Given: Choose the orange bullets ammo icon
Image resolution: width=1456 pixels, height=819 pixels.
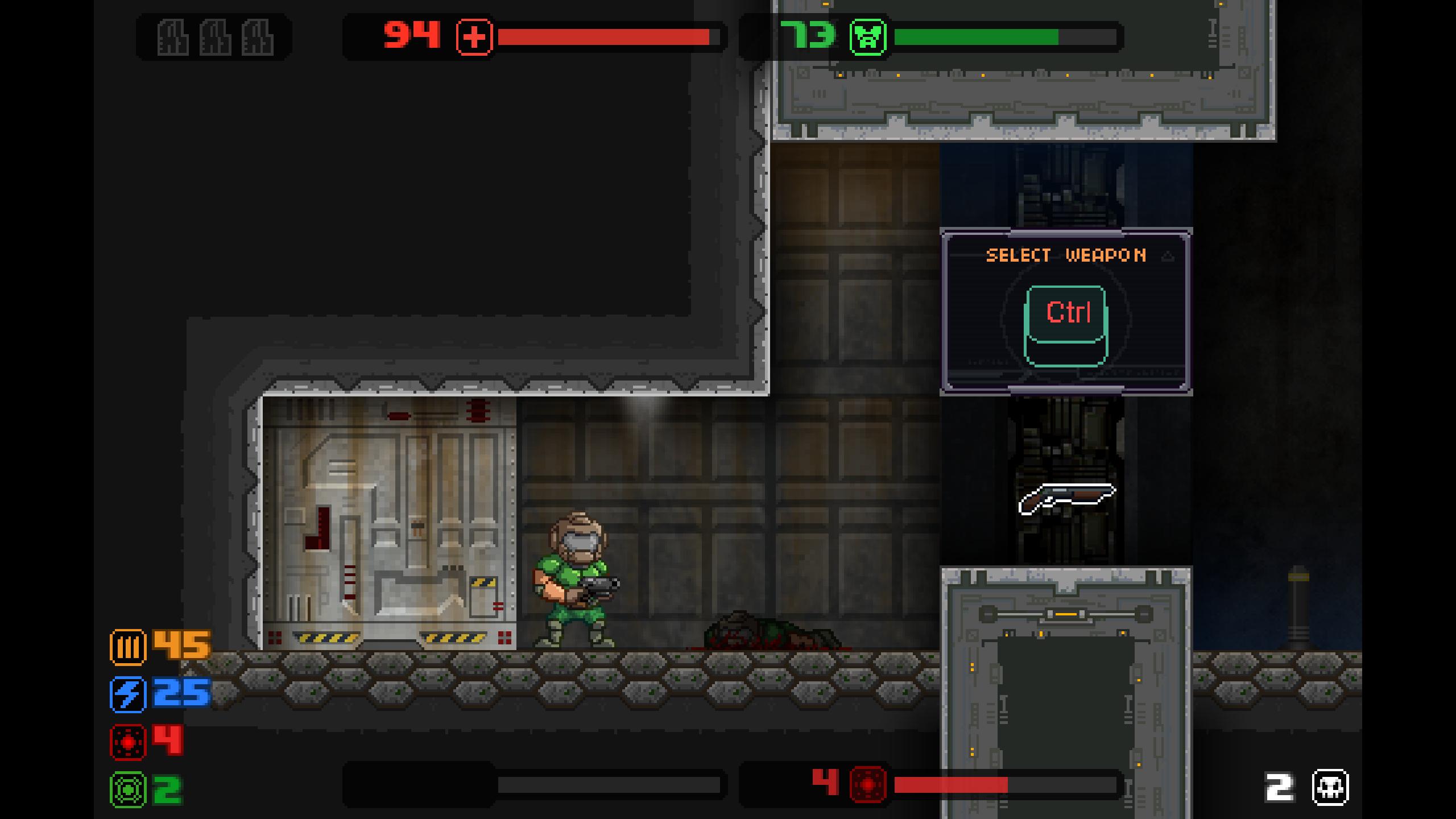Looking at the screenshot, I should (x=128, y=647).
